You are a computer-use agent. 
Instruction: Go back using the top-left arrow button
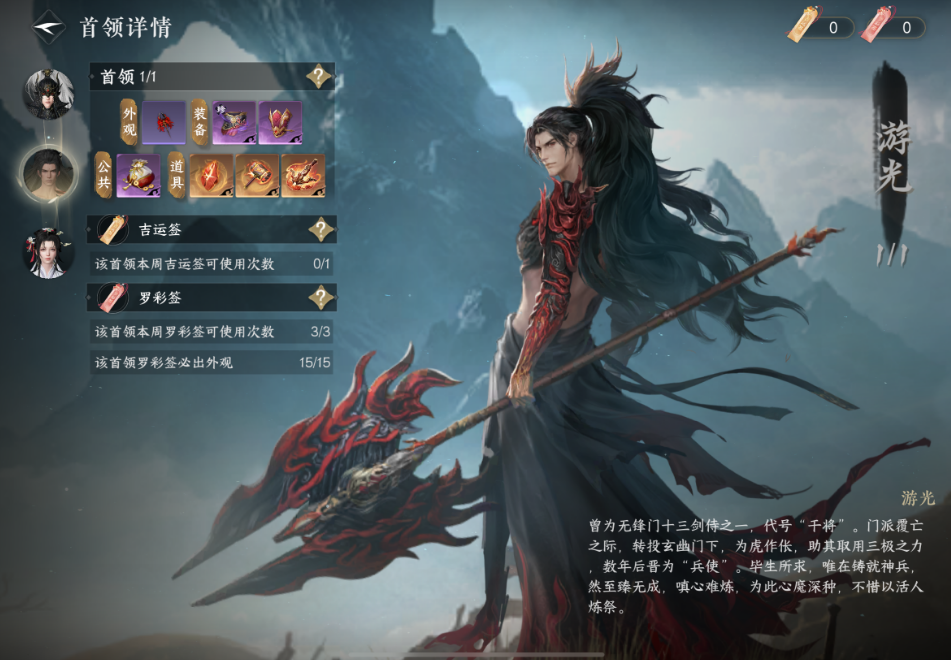pyautogui.click(x=48, y=27)
